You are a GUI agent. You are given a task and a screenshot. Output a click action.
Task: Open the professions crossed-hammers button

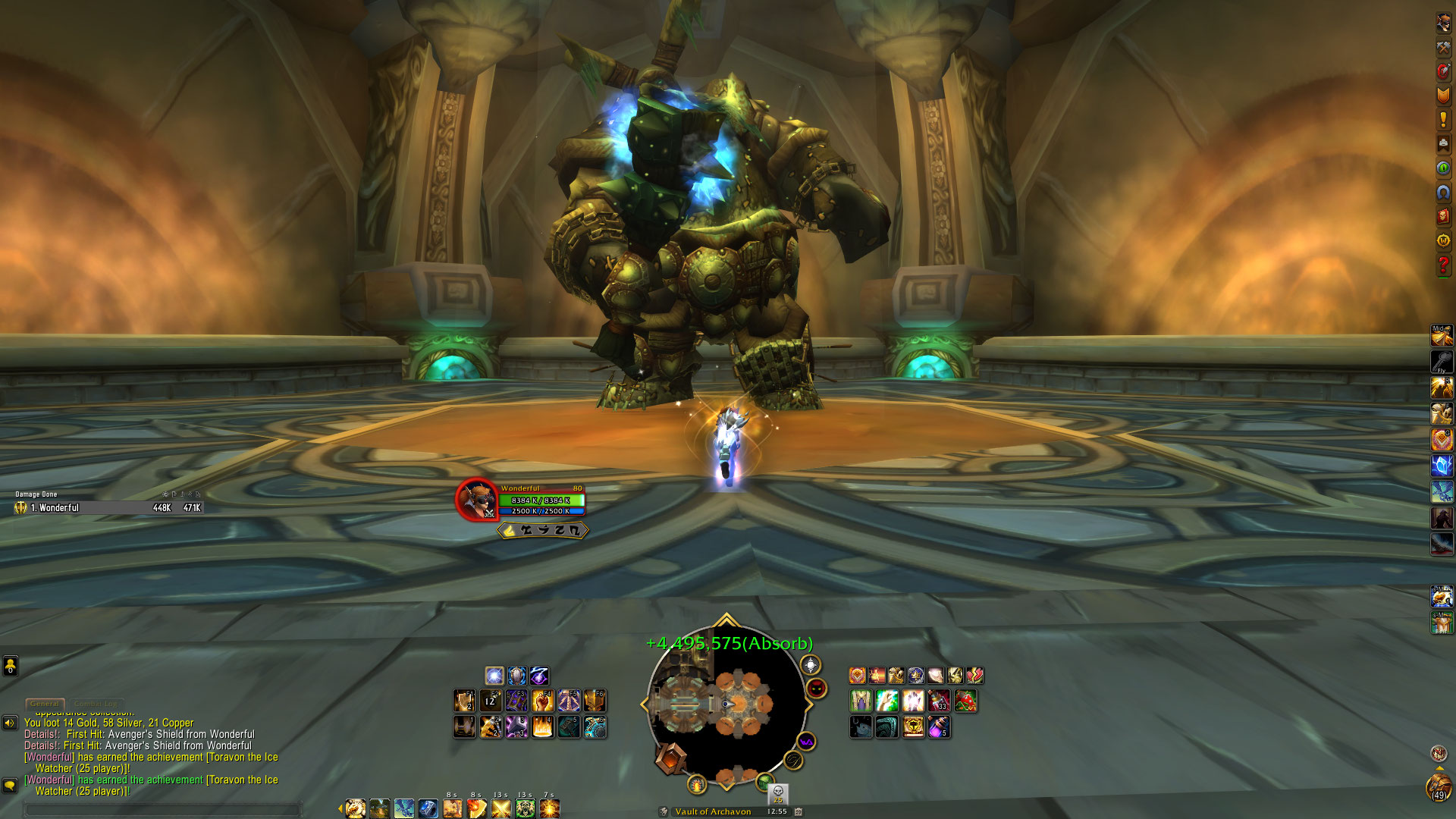[x=1443, y=47]
